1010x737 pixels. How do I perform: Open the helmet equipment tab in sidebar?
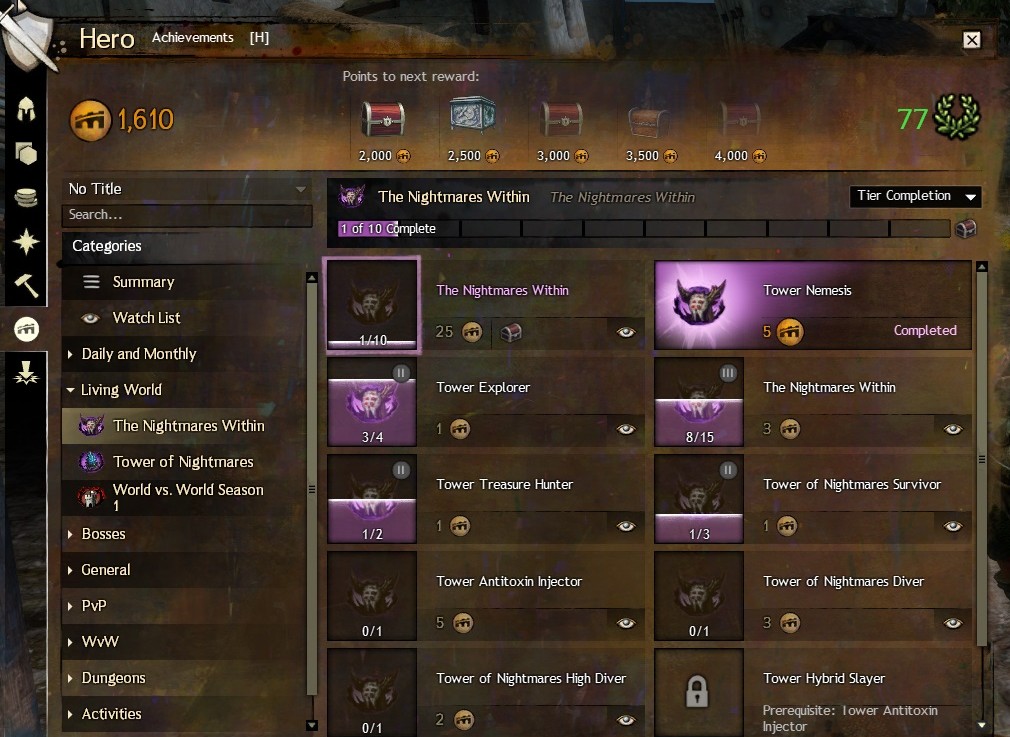click(26, 110)
